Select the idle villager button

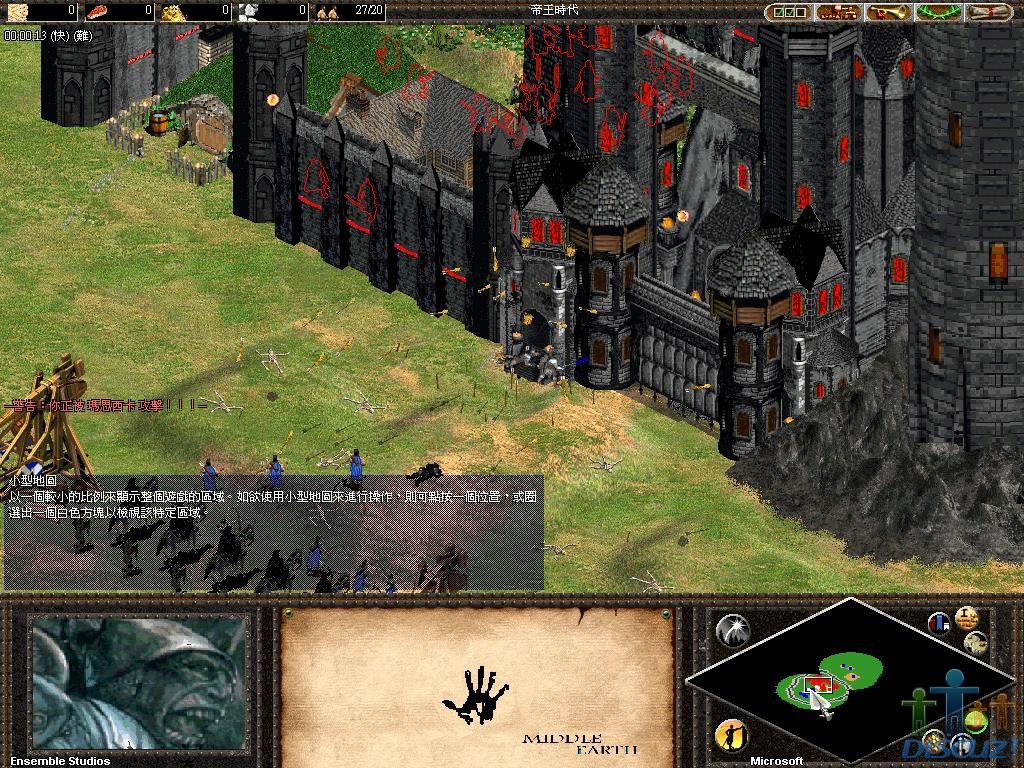point(733,736)
